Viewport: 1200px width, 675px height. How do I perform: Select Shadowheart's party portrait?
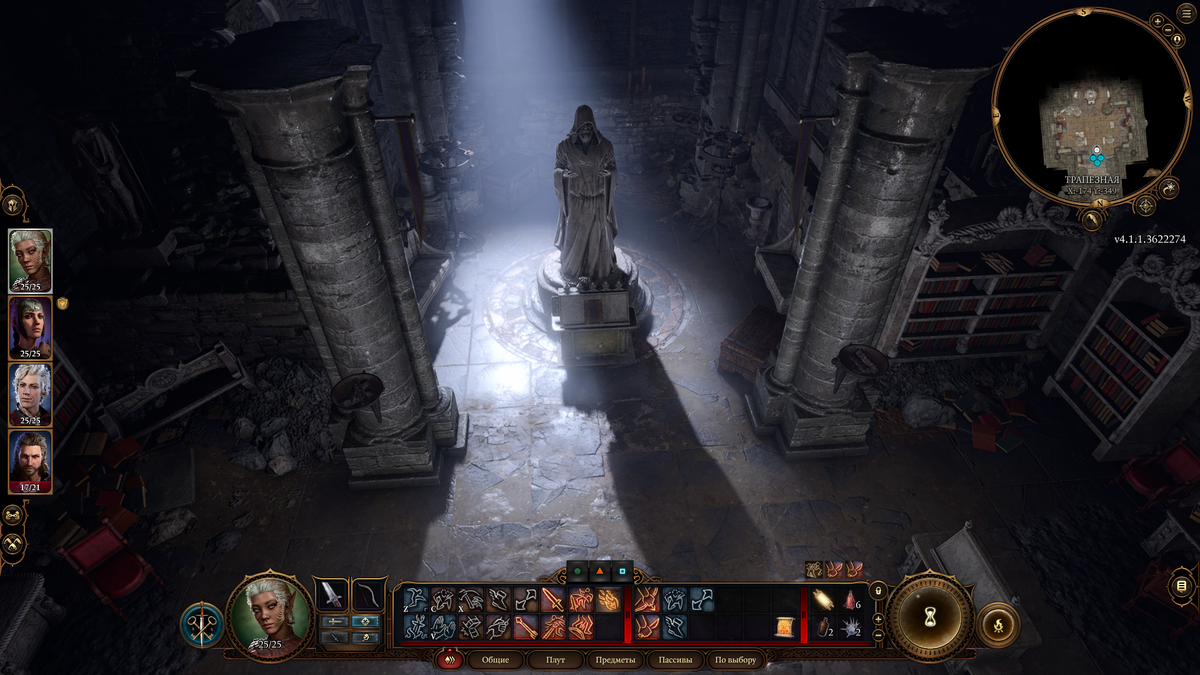tap(30, 328)
